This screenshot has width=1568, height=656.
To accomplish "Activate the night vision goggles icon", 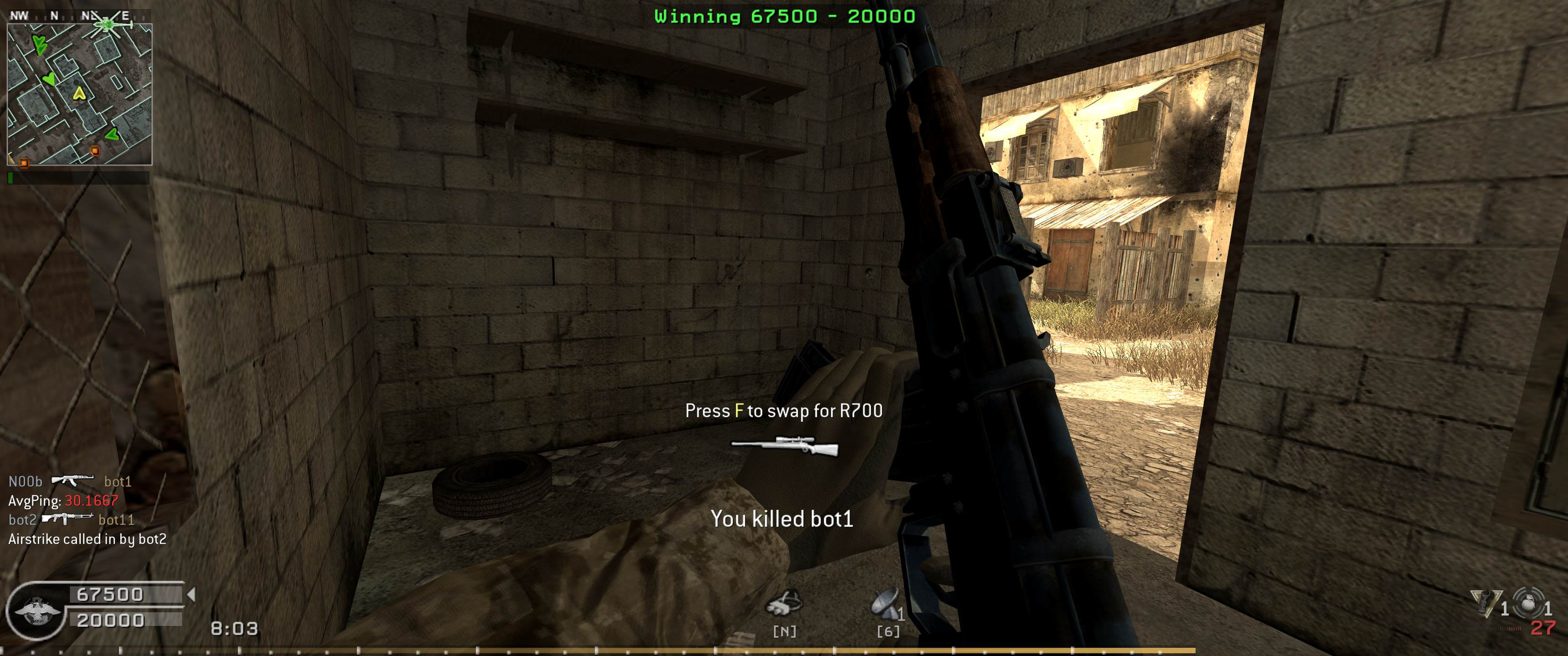I will pyautogui.click(x=784, y=604).
